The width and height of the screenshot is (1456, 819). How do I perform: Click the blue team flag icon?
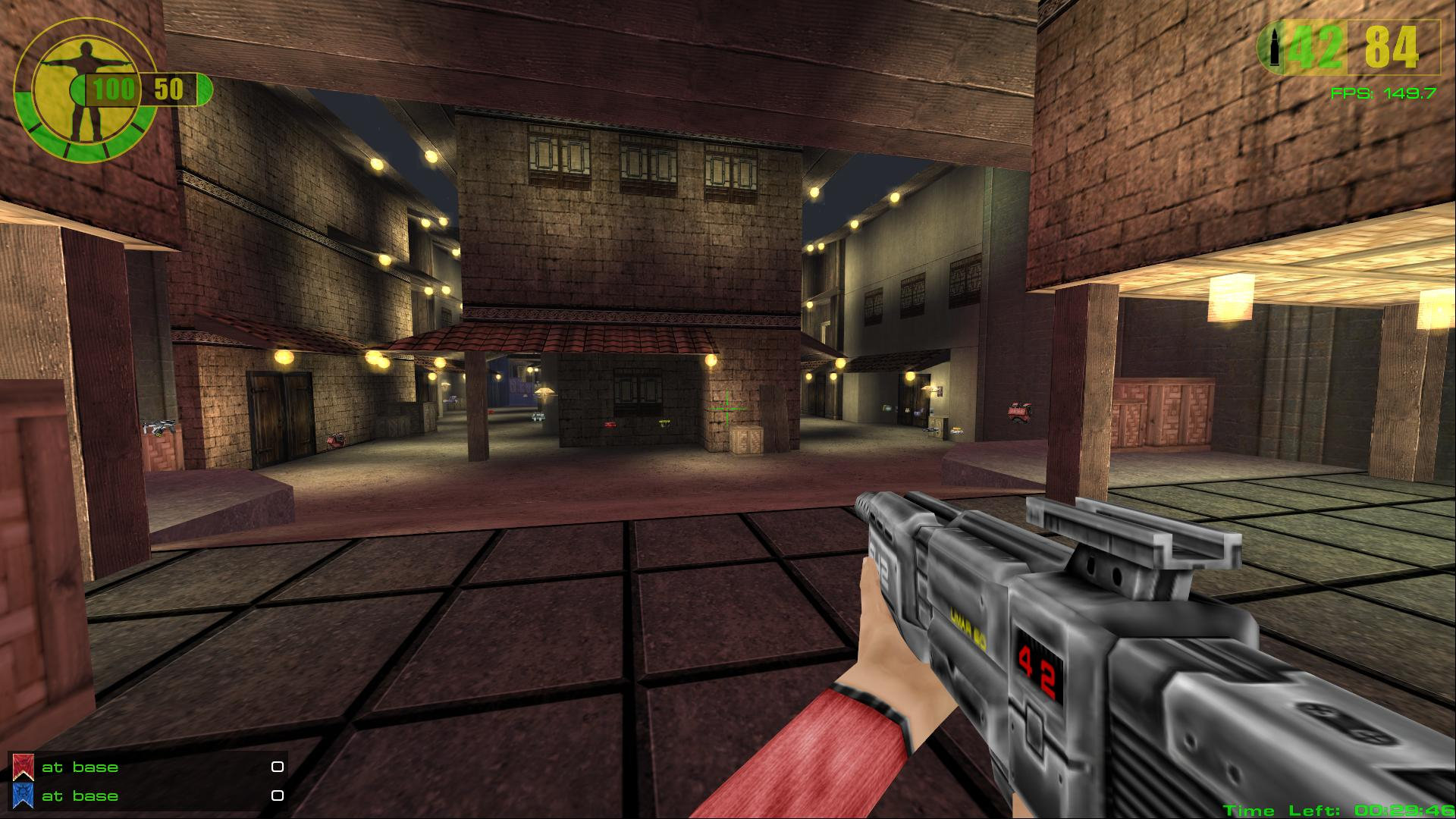(23, 795)
